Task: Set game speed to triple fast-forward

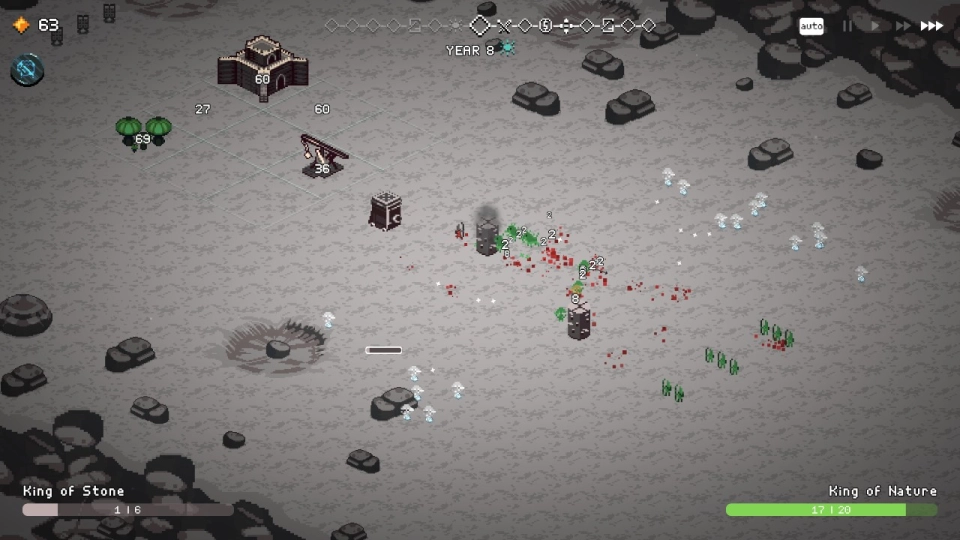Action: click(x=932, y=26)
